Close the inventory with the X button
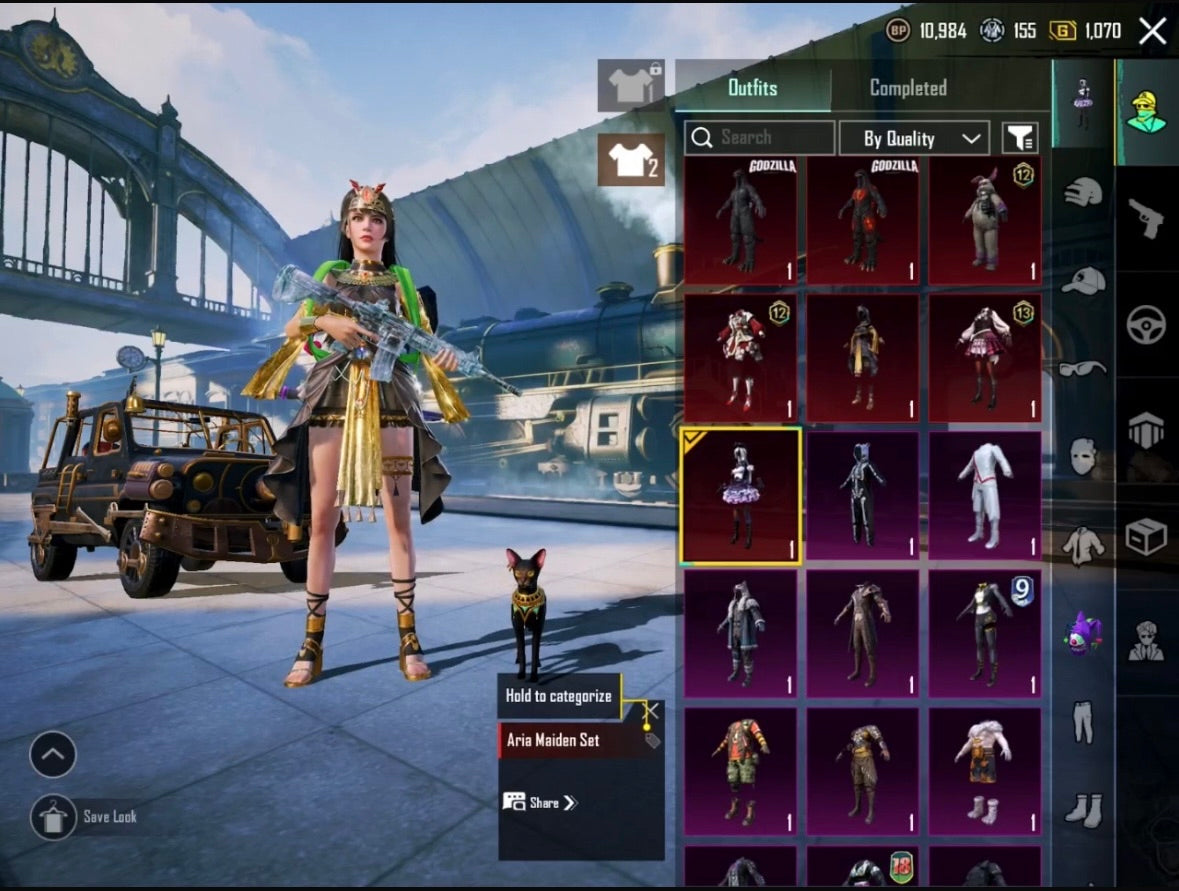Image resolution: width=1179 pixels, height=891 pixels. click(1152, 31)
